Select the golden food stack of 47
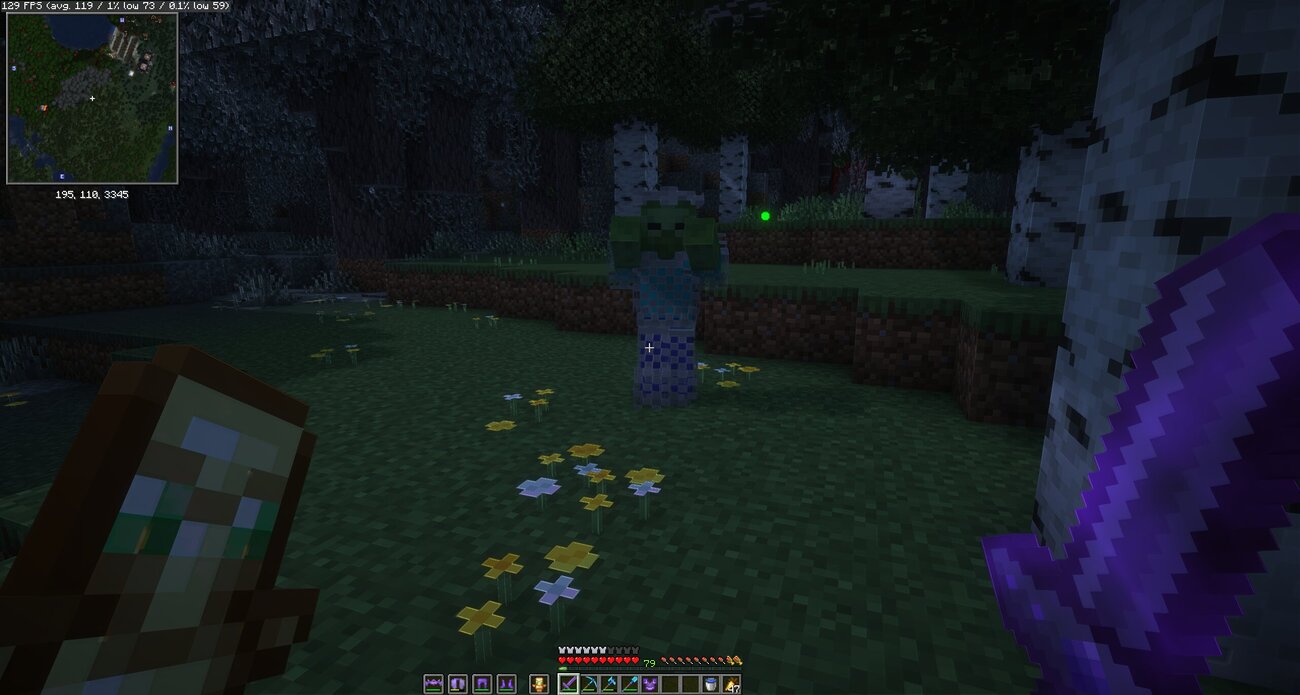1300x695 pixels. [730, 684]
